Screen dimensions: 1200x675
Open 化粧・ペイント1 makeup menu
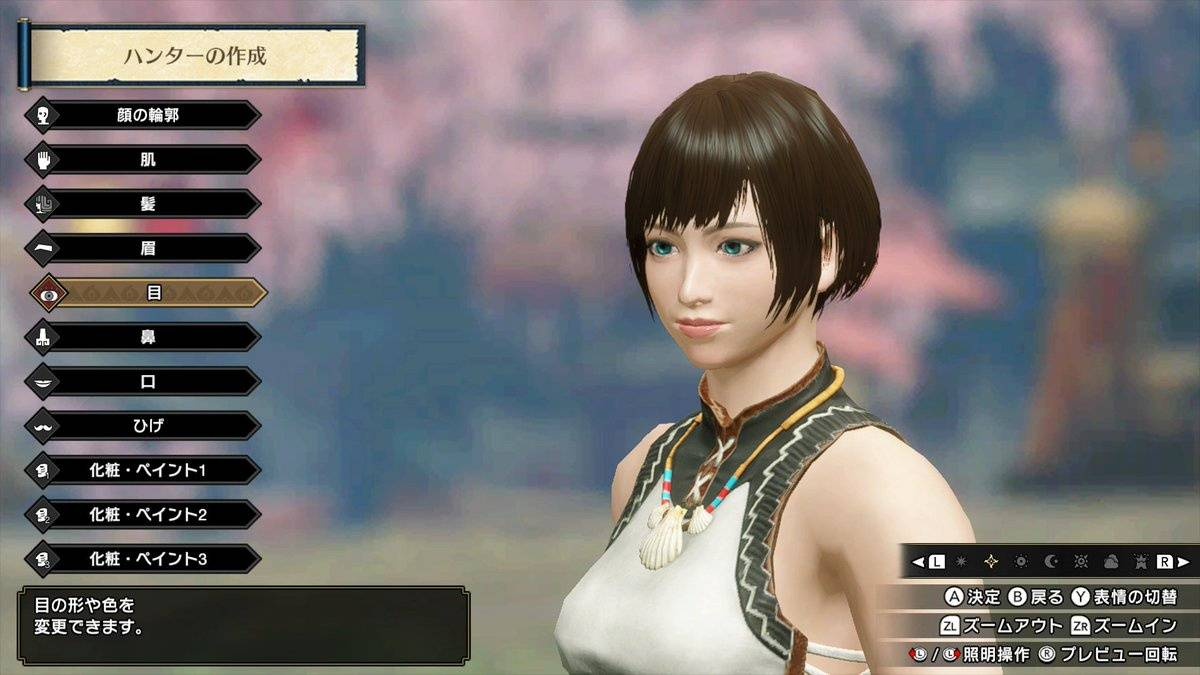[147, 470]
